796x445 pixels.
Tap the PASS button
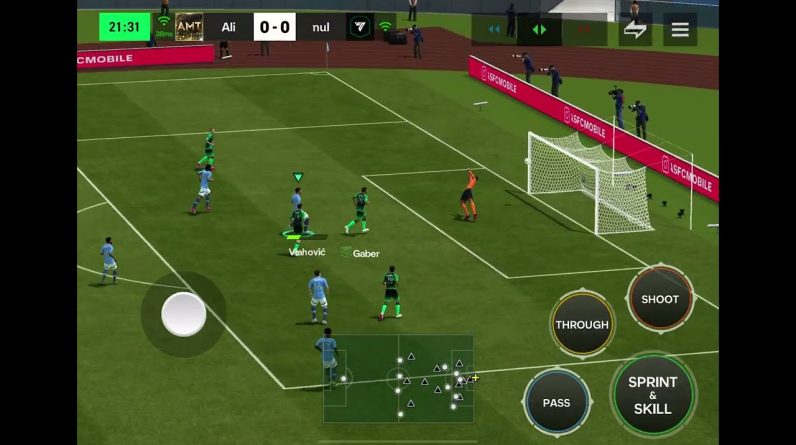pyautogui.click(x=556, y=402)
